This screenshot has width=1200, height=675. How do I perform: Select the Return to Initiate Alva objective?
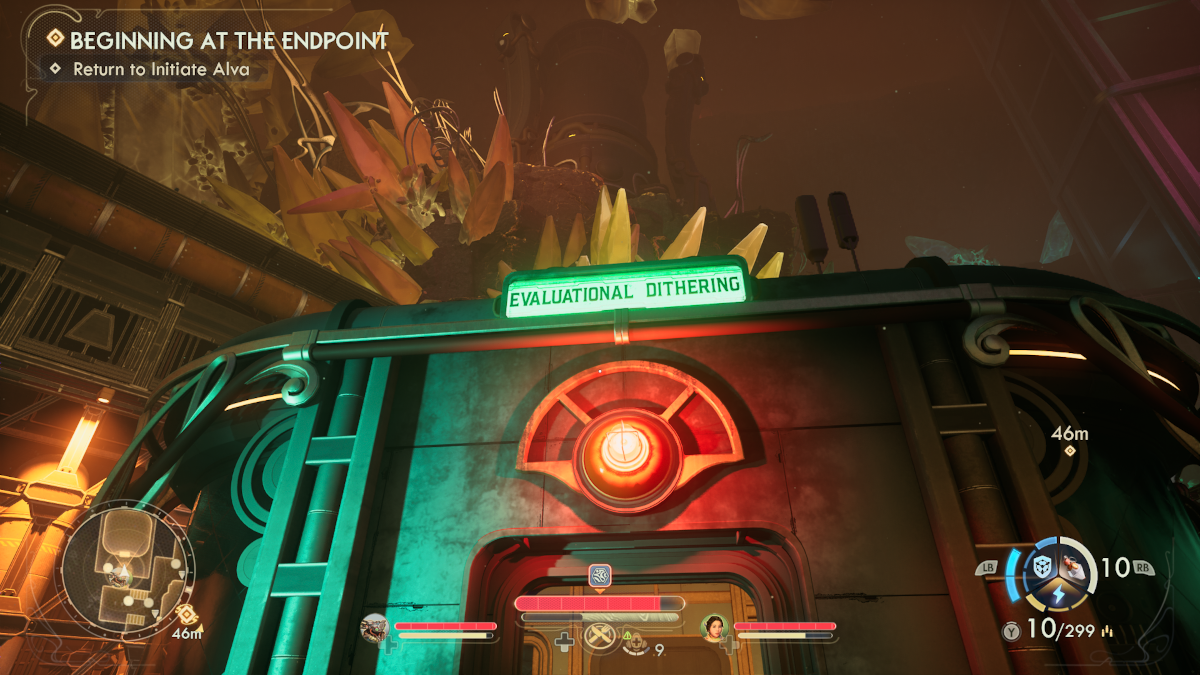160,70
